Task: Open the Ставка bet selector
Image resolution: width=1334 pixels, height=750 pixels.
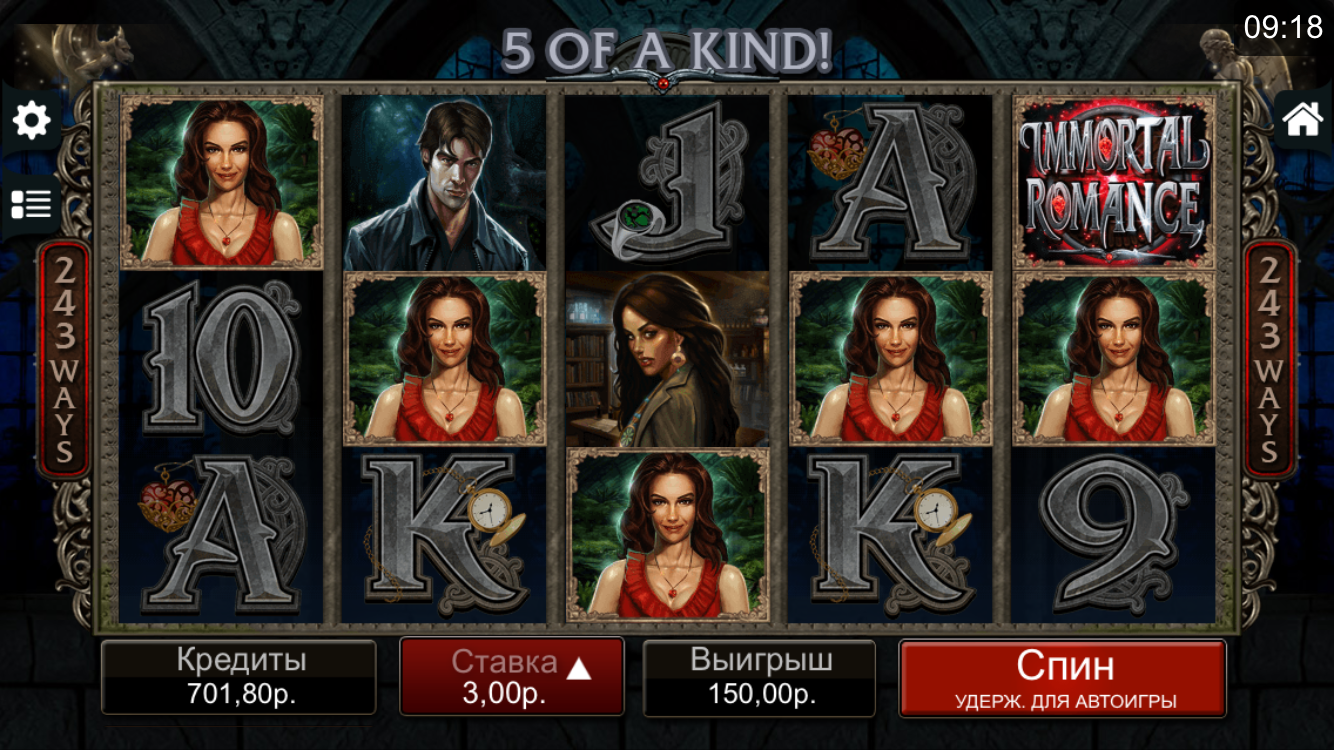Action: coord(511,677)
